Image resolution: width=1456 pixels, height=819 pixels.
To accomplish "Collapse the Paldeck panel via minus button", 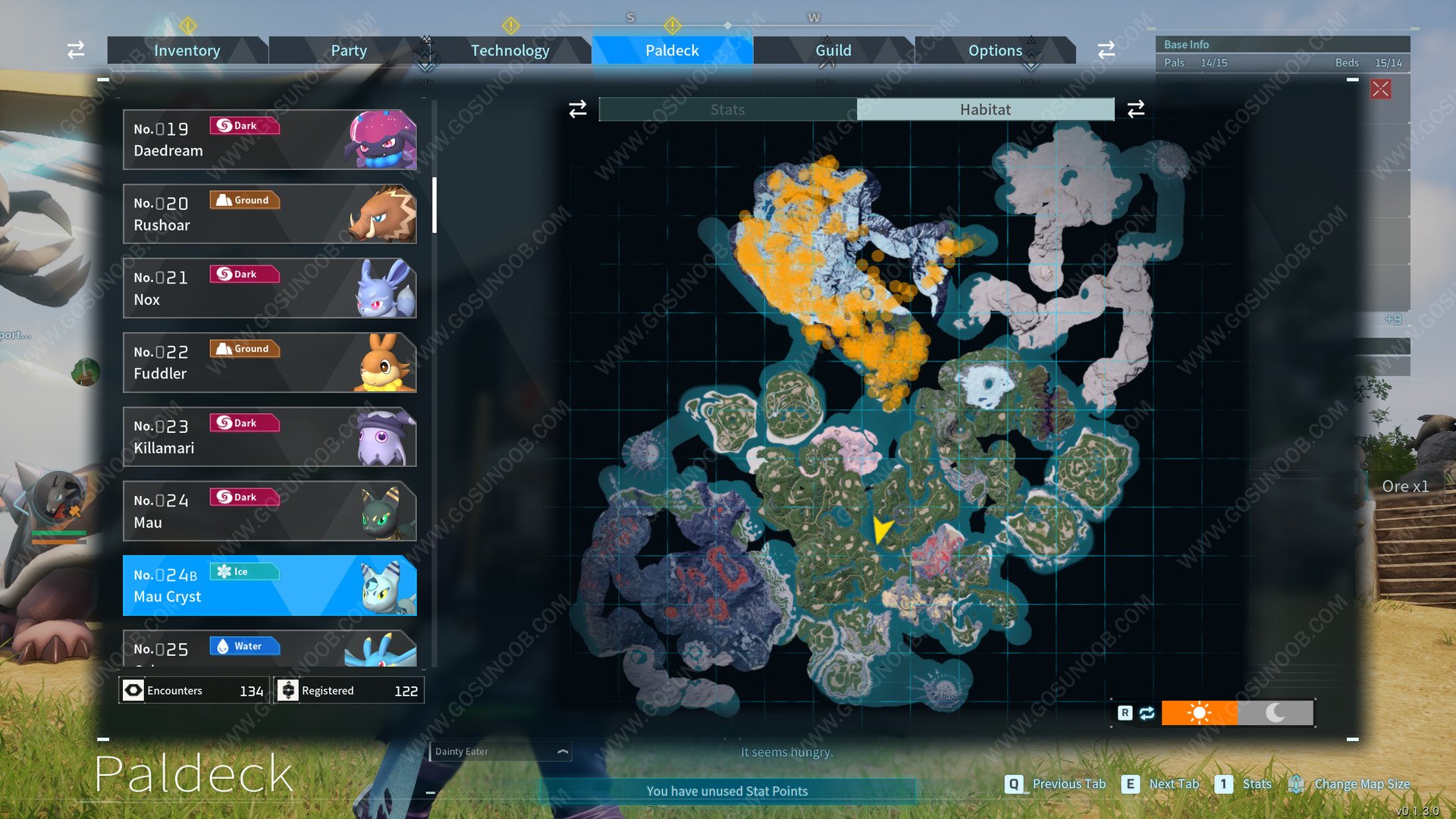I will tap(103, 79).
